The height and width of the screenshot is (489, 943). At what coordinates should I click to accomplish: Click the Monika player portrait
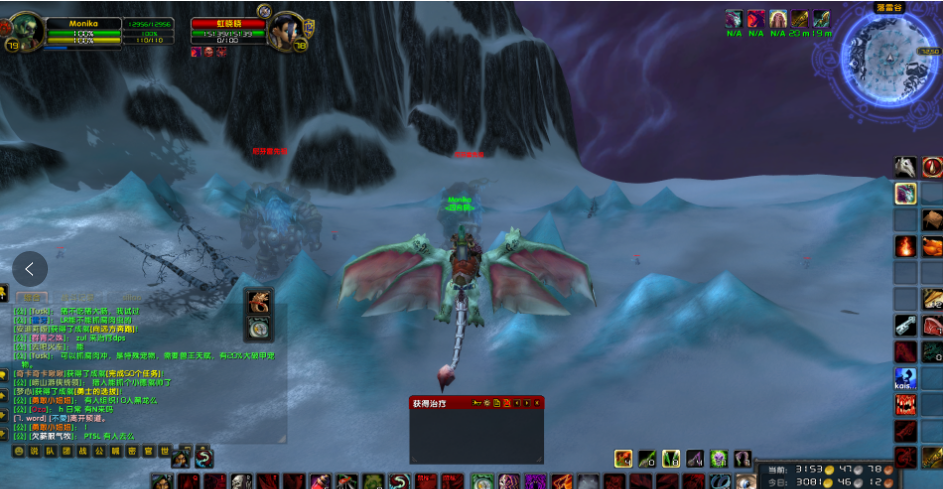pyautogui.click(x=24, y=29)
